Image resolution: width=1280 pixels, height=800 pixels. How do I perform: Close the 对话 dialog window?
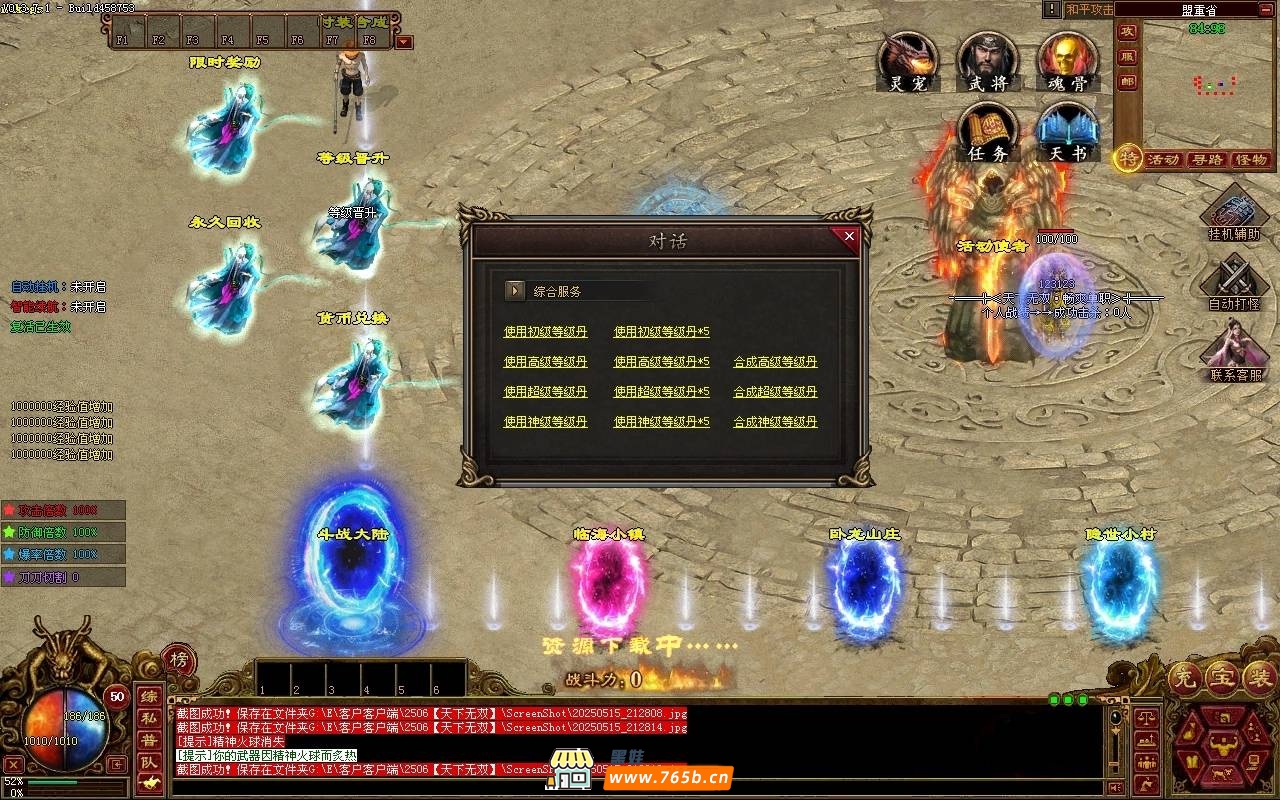[x=849, y=237]
